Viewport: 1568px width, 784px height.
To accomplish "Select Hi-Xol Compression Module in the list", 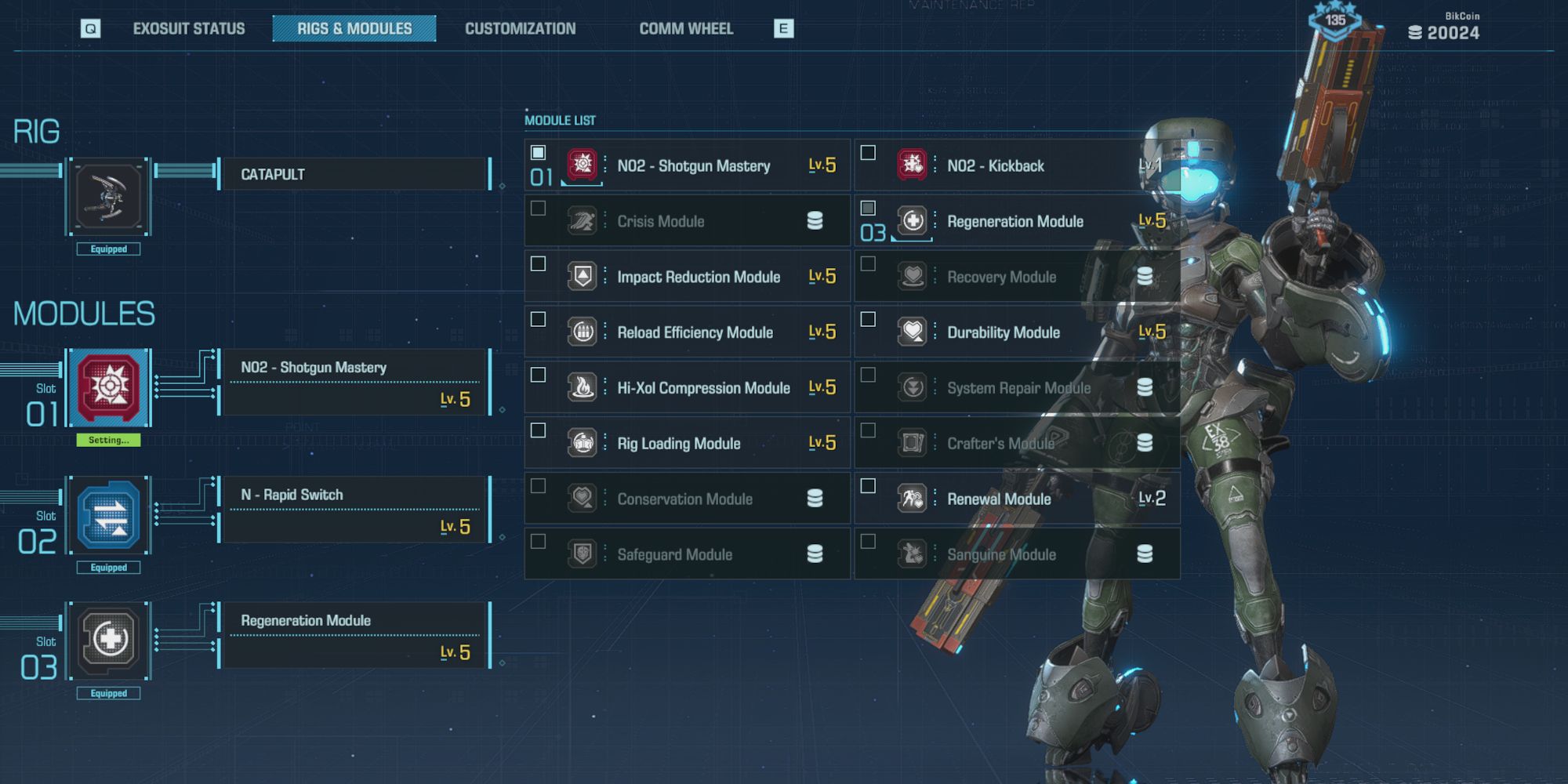I will point(702,389).
